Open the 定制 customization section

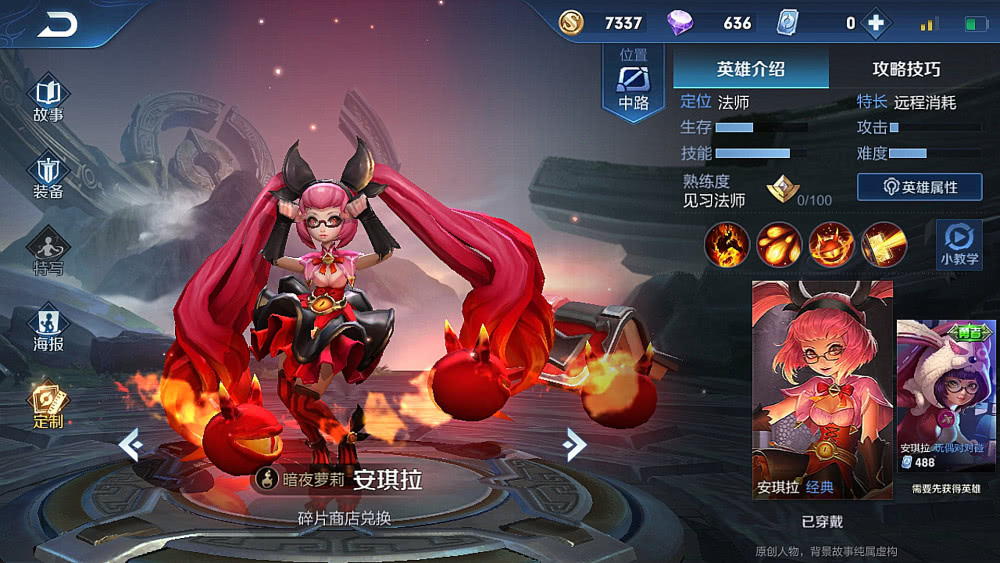tap(48, 405)
